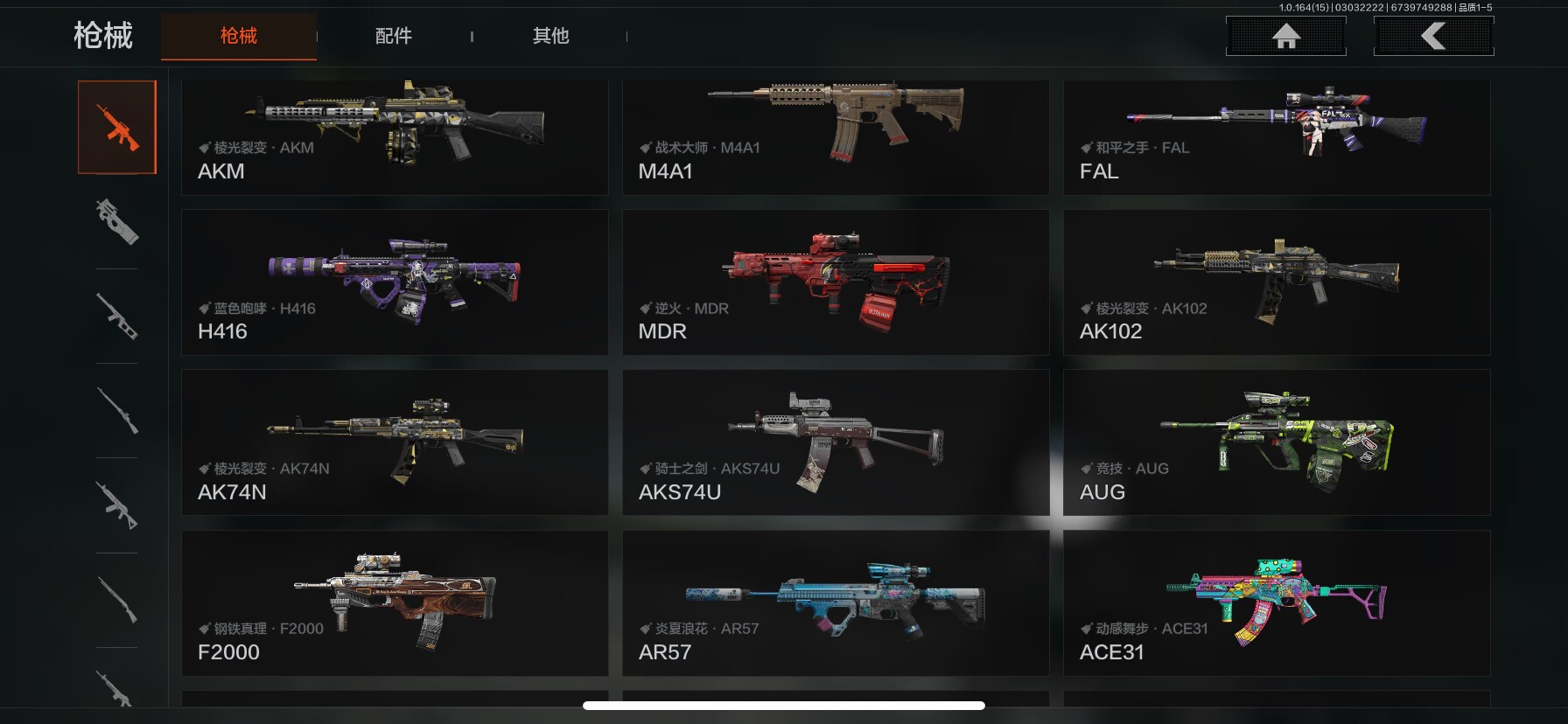Choose the AK102 weapon tile

[x=1276, y=282]
